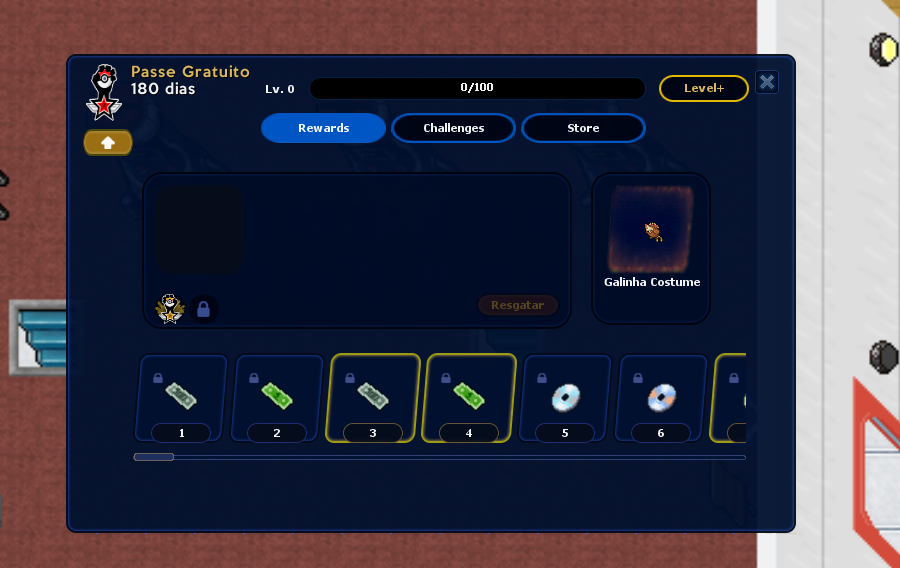Select reward tile level 1
This screenshot has height=568, width=900.
pos(181,398)
